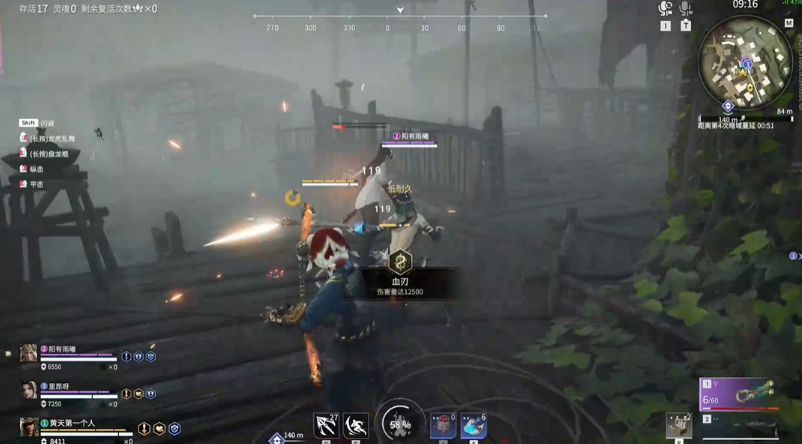Activate the ultimate gauge at 58%

(400, 423)
